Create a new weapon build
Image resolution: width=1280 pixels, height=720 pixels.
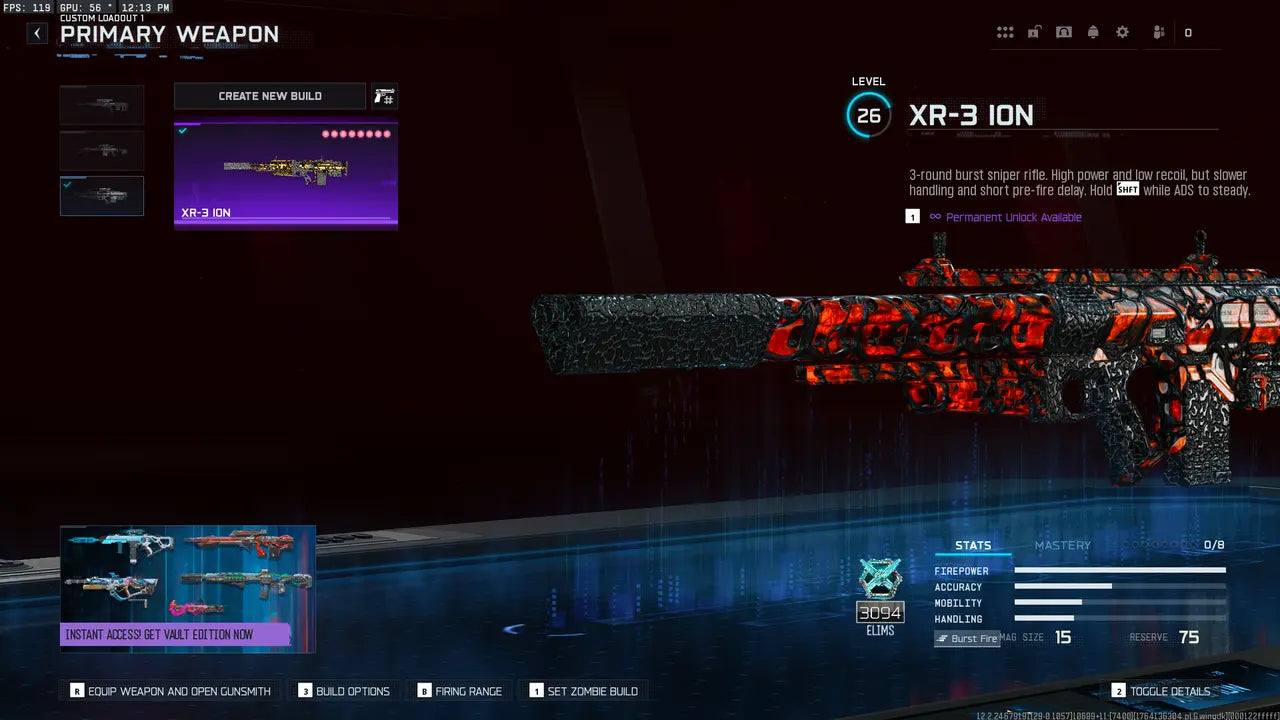(270, 96)
